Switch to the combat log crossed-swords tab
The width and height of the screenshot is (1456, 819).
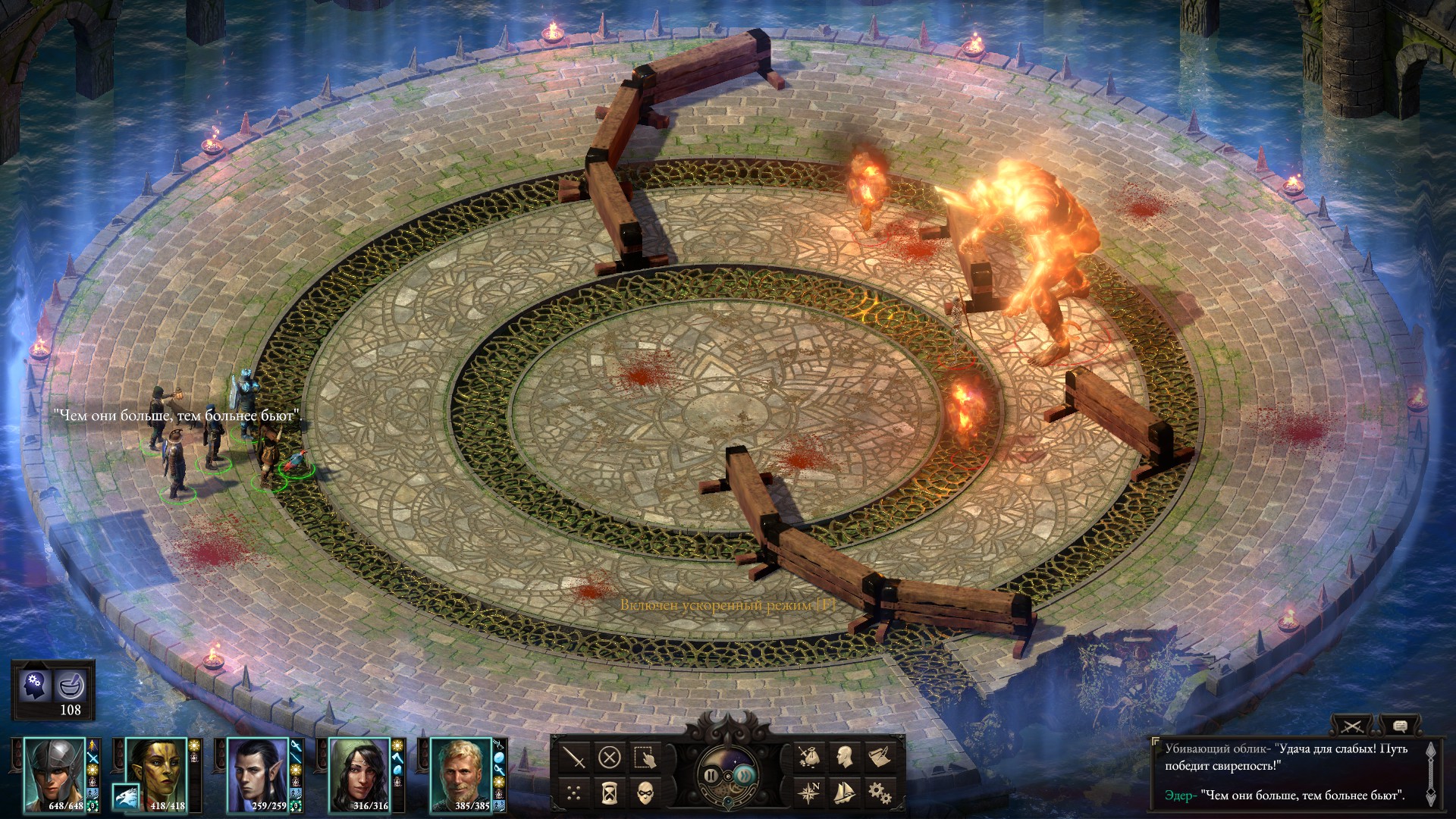pos(1352,726)
